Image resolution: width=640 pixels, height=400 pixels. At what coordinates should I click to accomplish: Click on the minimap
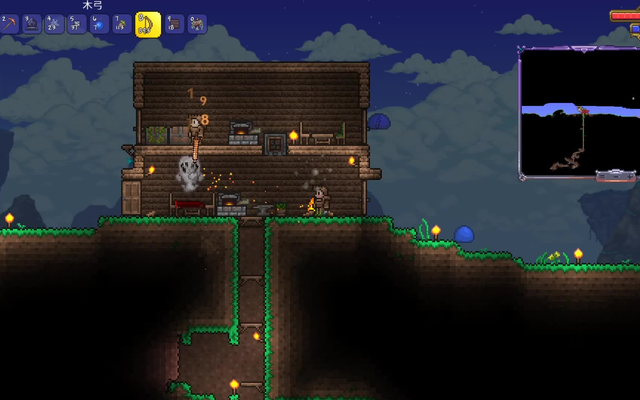(x=578, y=112)
